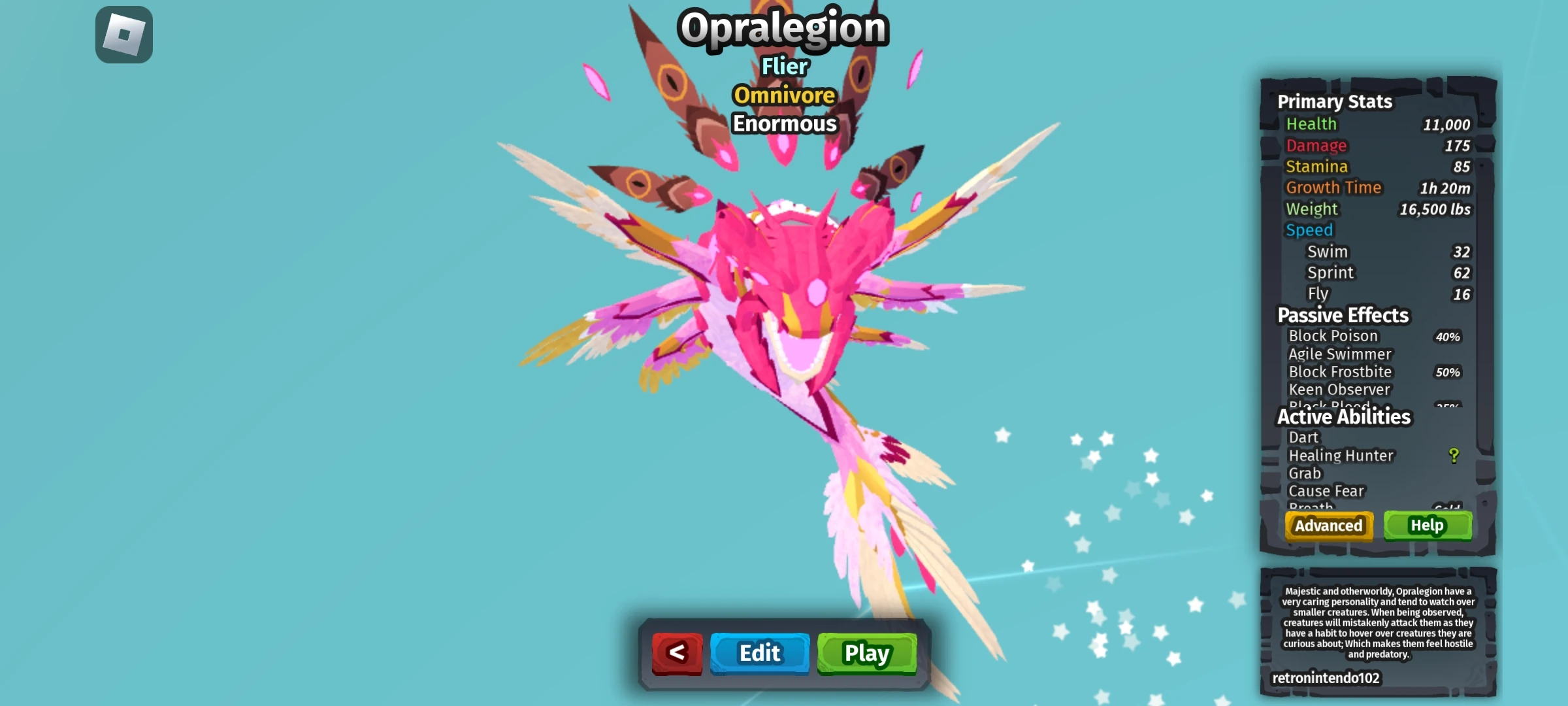Screen dimensions: 1568x706
Task: Click the Roblox menu icon
Action: click(x=123, y=35)
